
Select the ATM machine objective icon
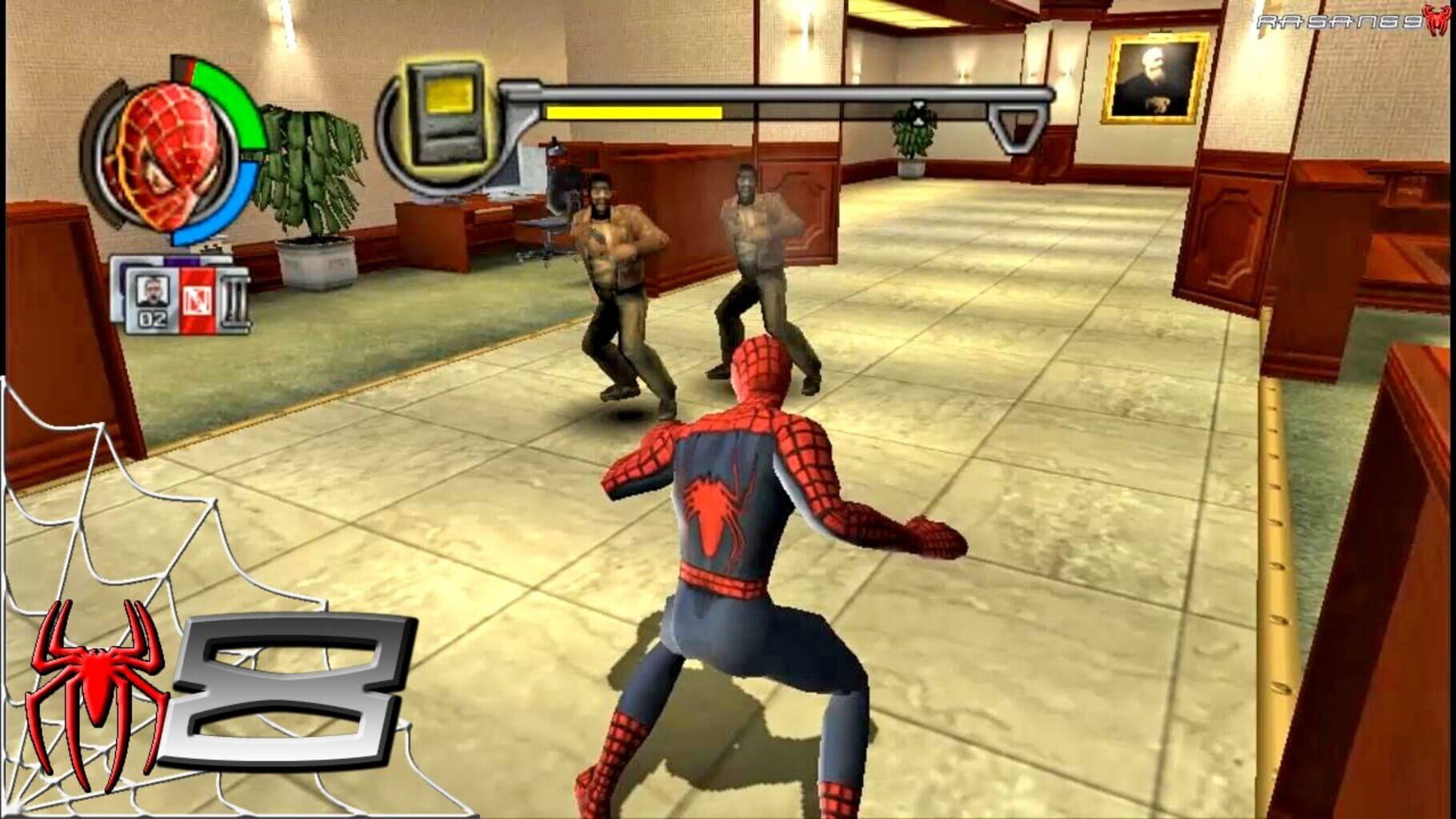coord(445,116)
